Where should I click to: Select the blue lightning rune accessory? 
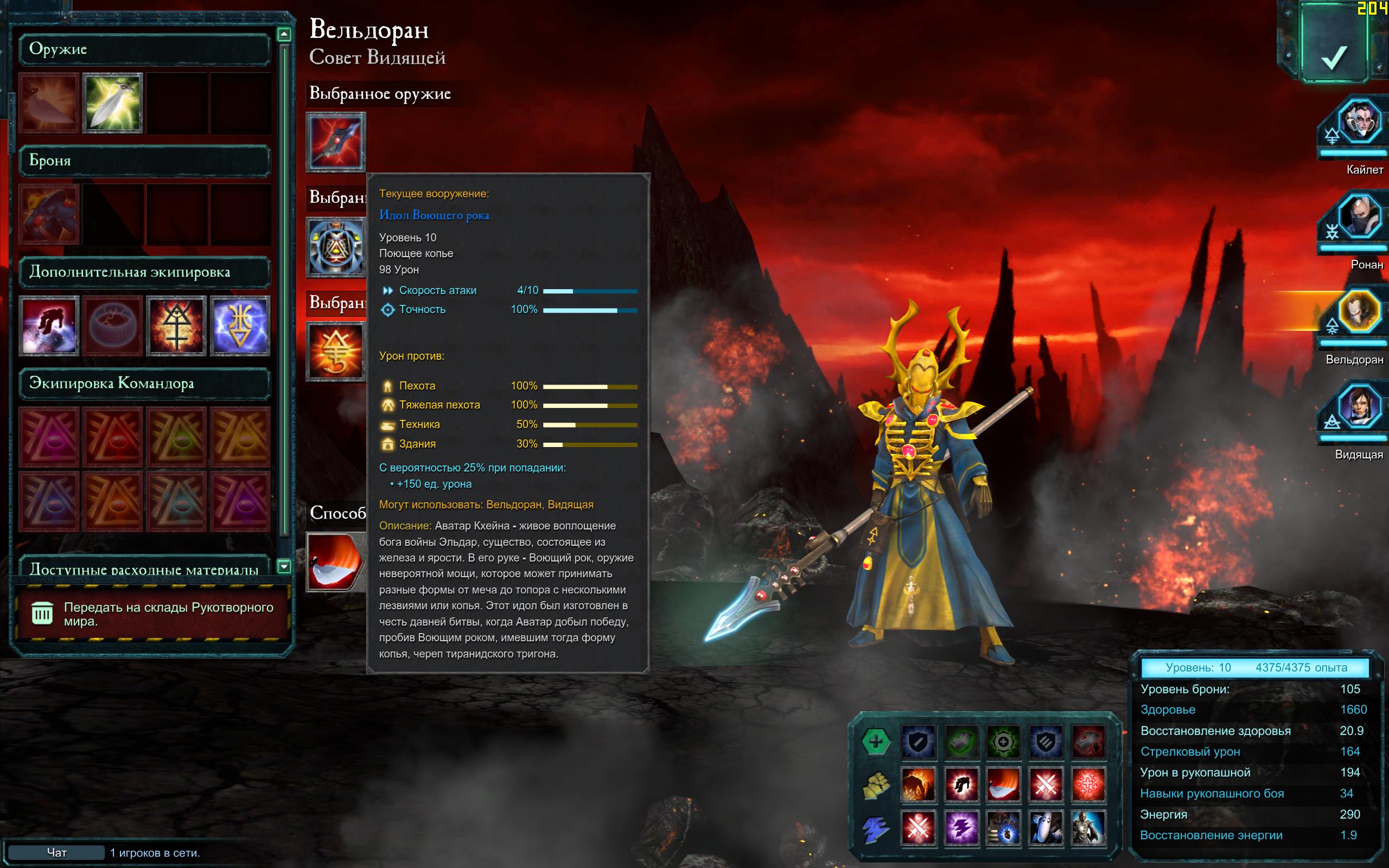tap(240, 325)
